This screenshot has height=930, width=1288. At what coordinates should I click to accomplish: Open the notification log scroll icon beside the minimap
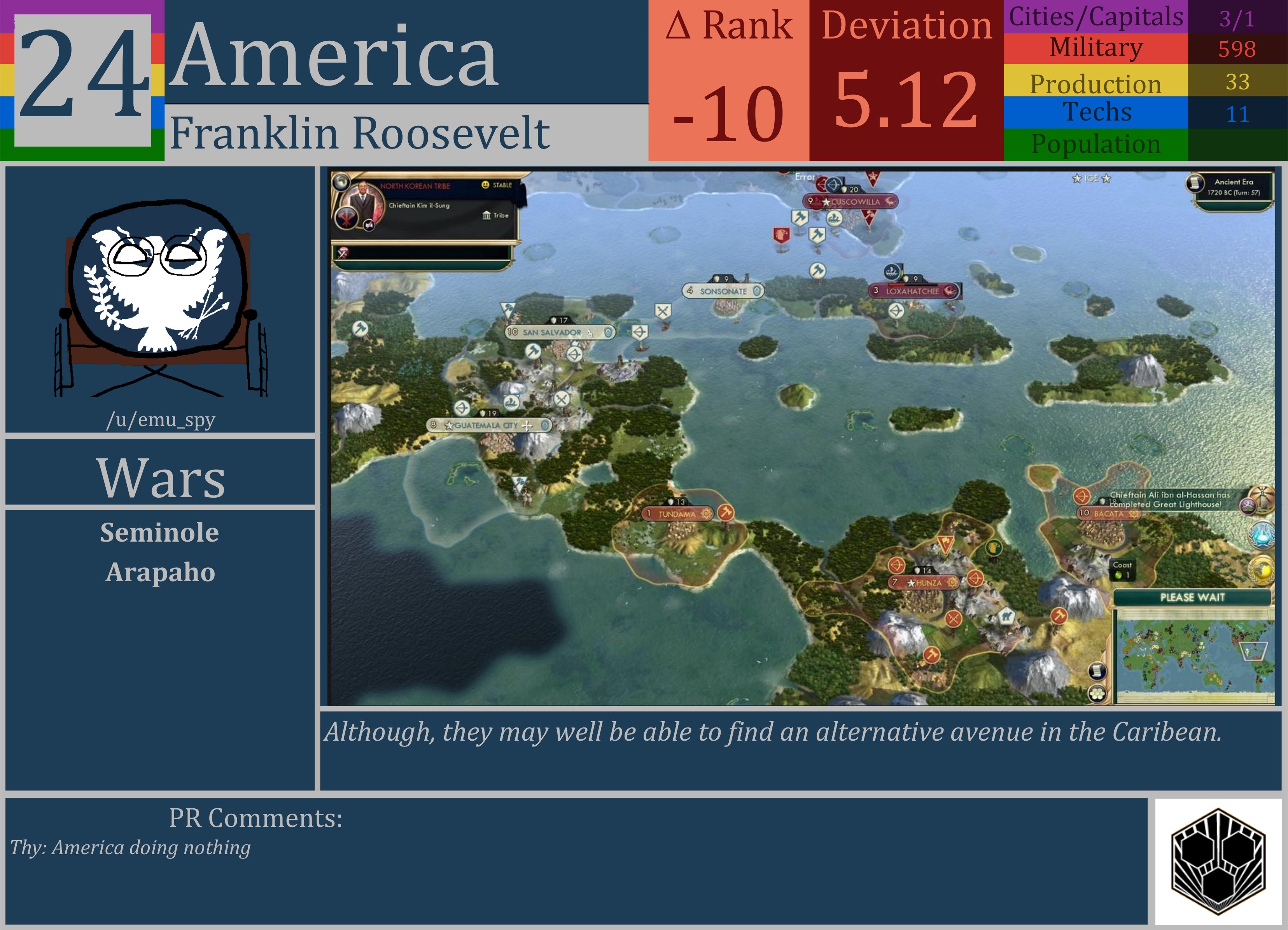coord(1098,671)
